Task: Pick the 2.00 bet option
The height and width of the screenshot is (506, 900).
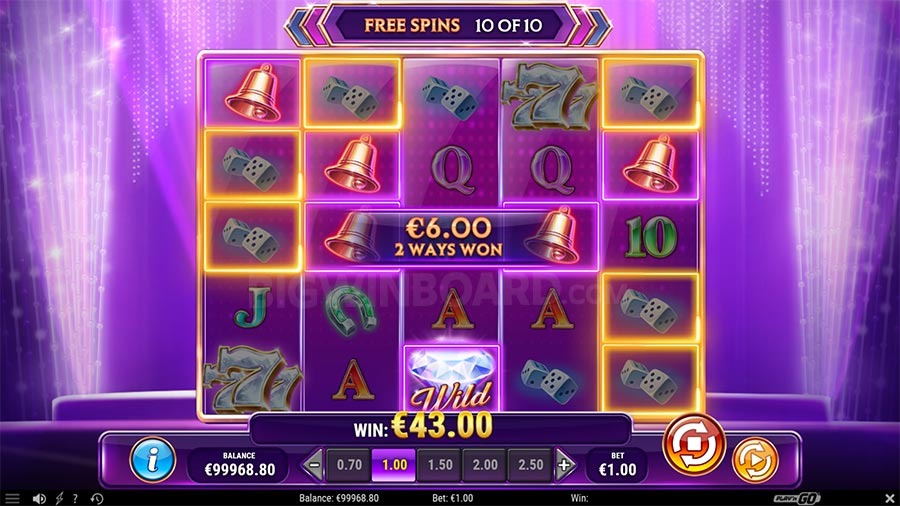Action: coord(484,465)
